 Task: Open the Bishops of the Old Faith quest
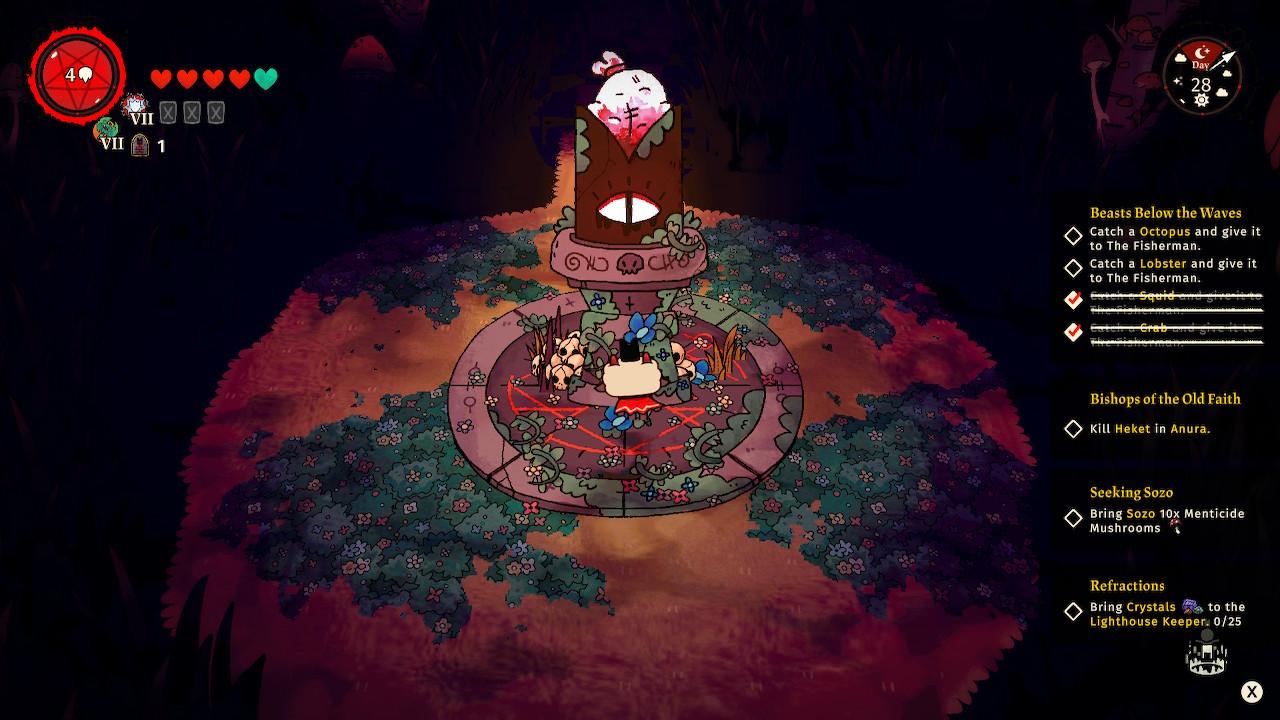1165,399
